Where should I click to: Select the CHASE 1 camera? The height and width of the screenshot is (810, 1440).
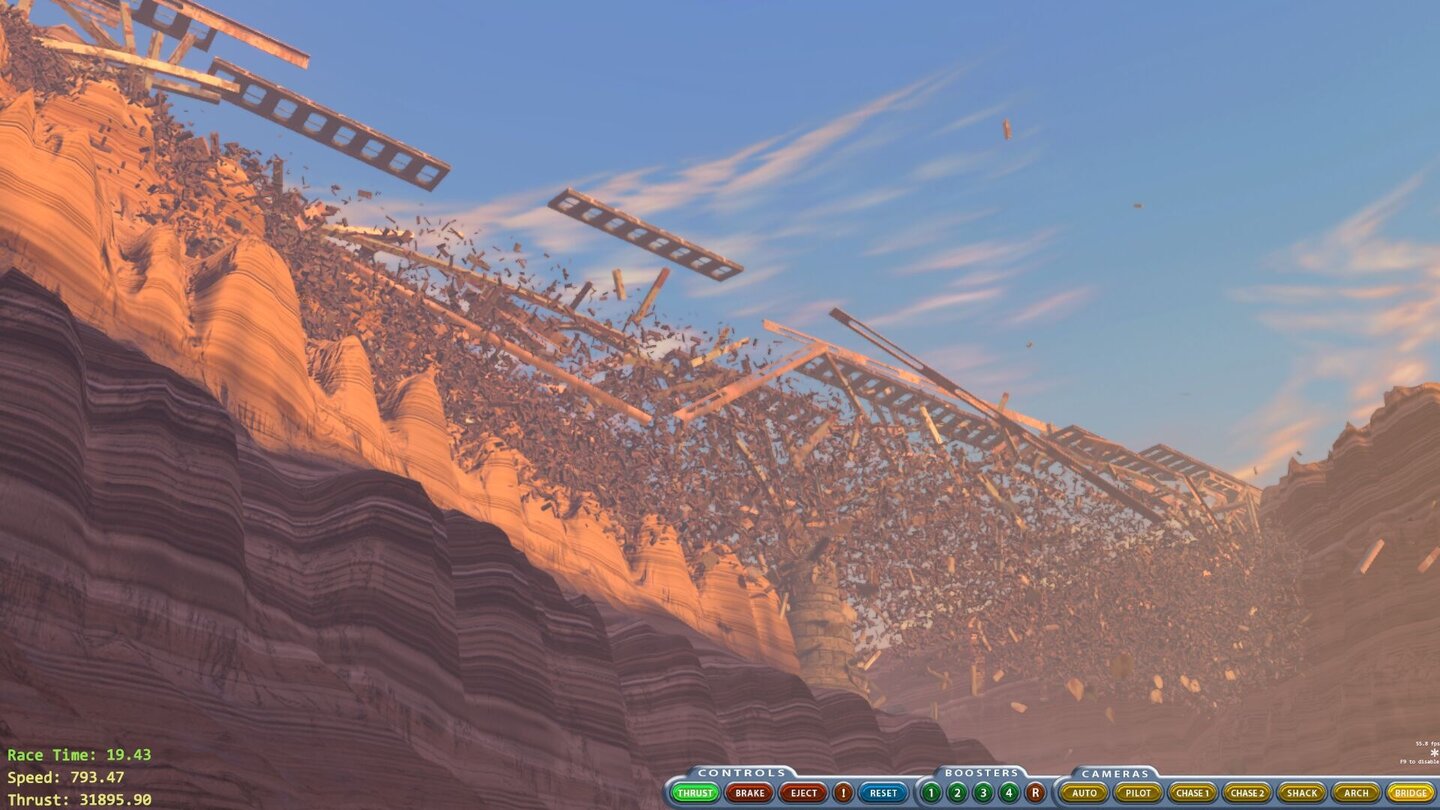click(1192, 793)
